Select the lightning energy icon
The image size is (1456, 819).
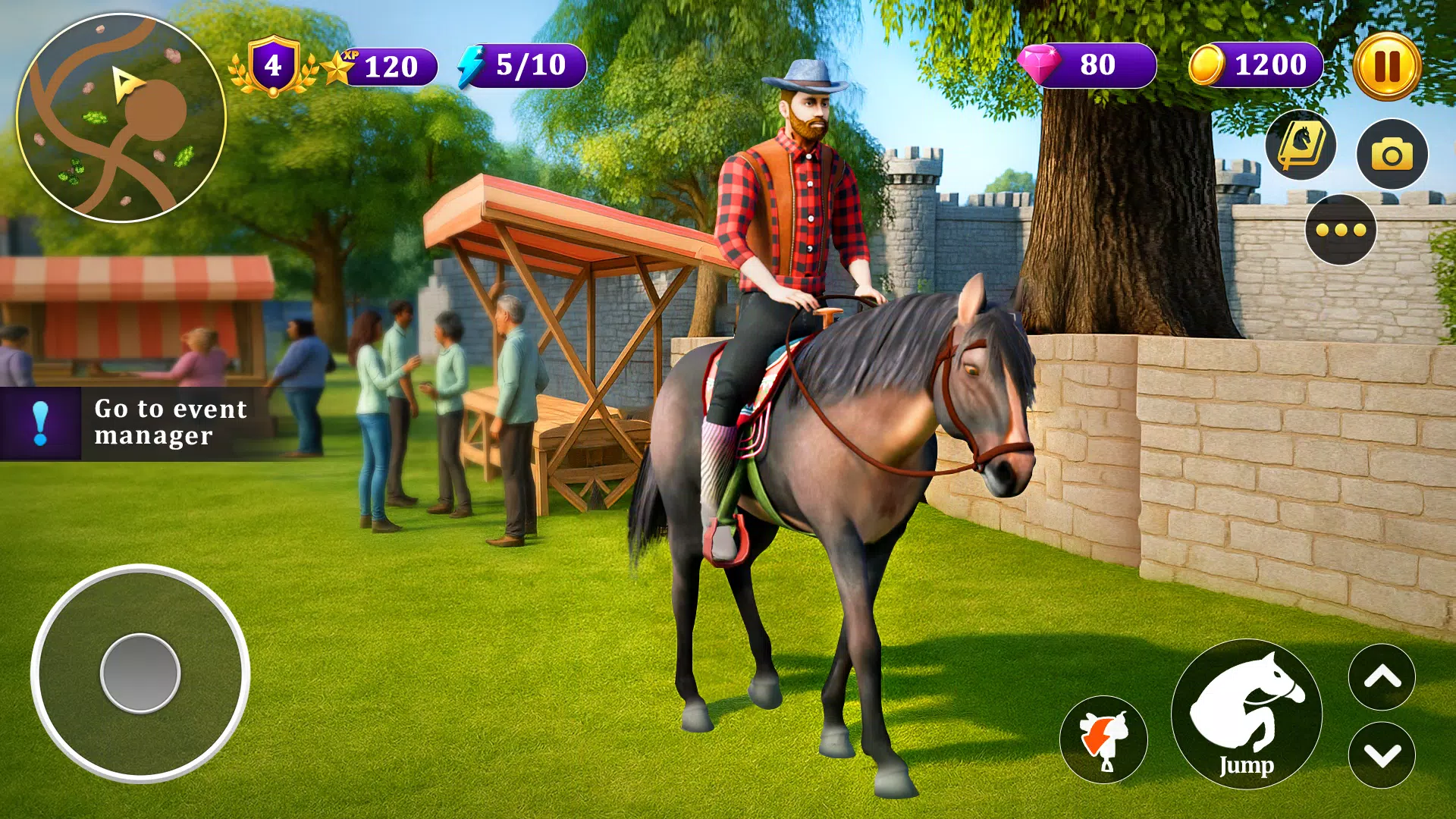[472, 64]
